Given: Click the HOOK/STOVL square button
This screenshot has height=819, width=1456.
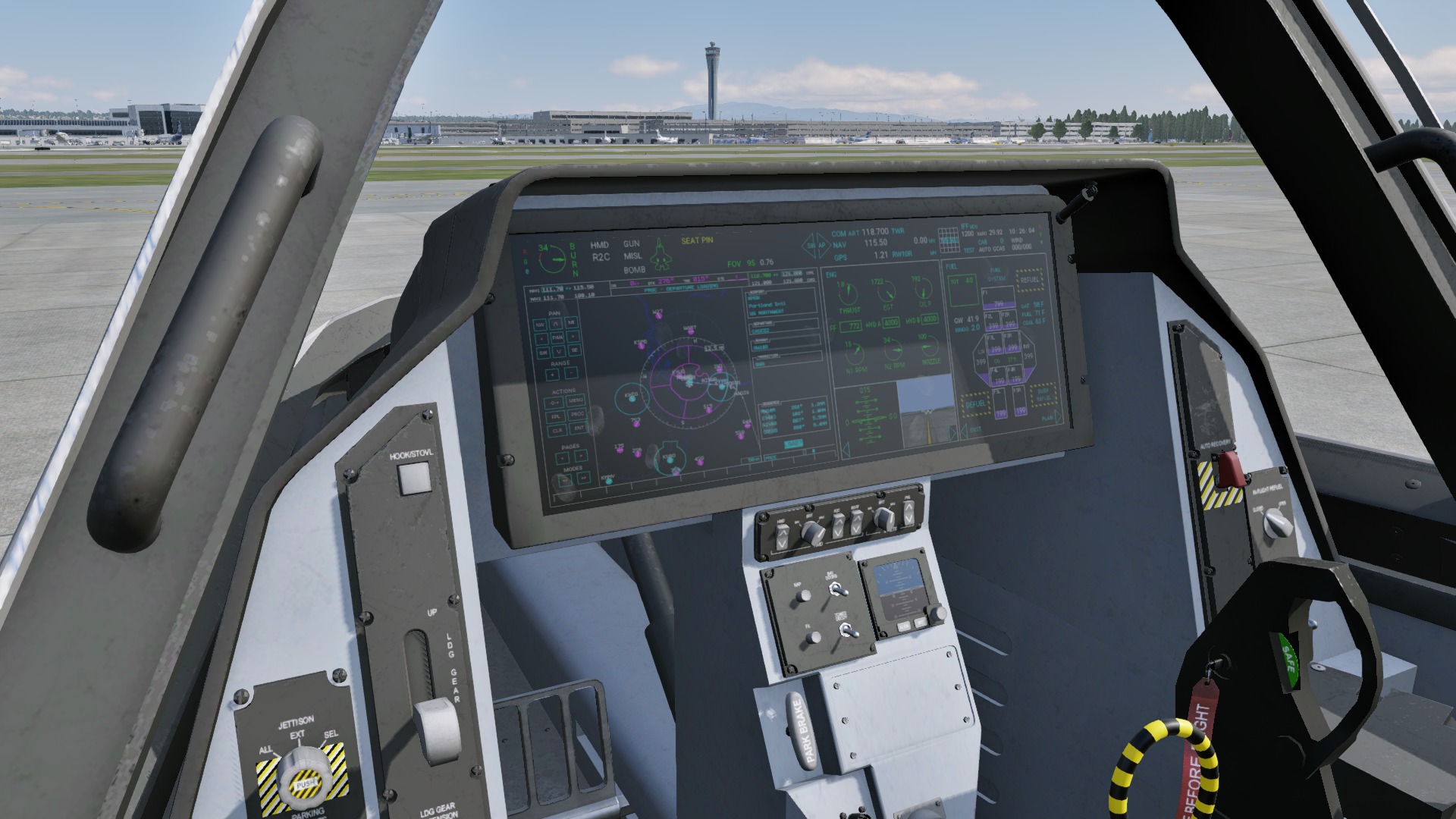Looking at the screenshot, I should [x=414, y=478].
